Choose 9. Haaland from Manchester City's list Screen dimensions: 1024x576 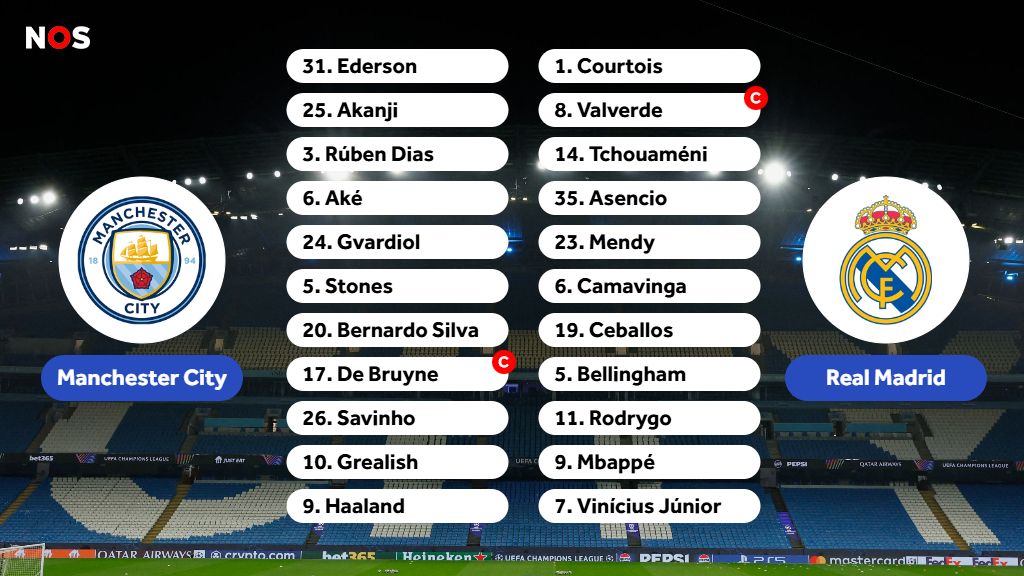[397, 506]
